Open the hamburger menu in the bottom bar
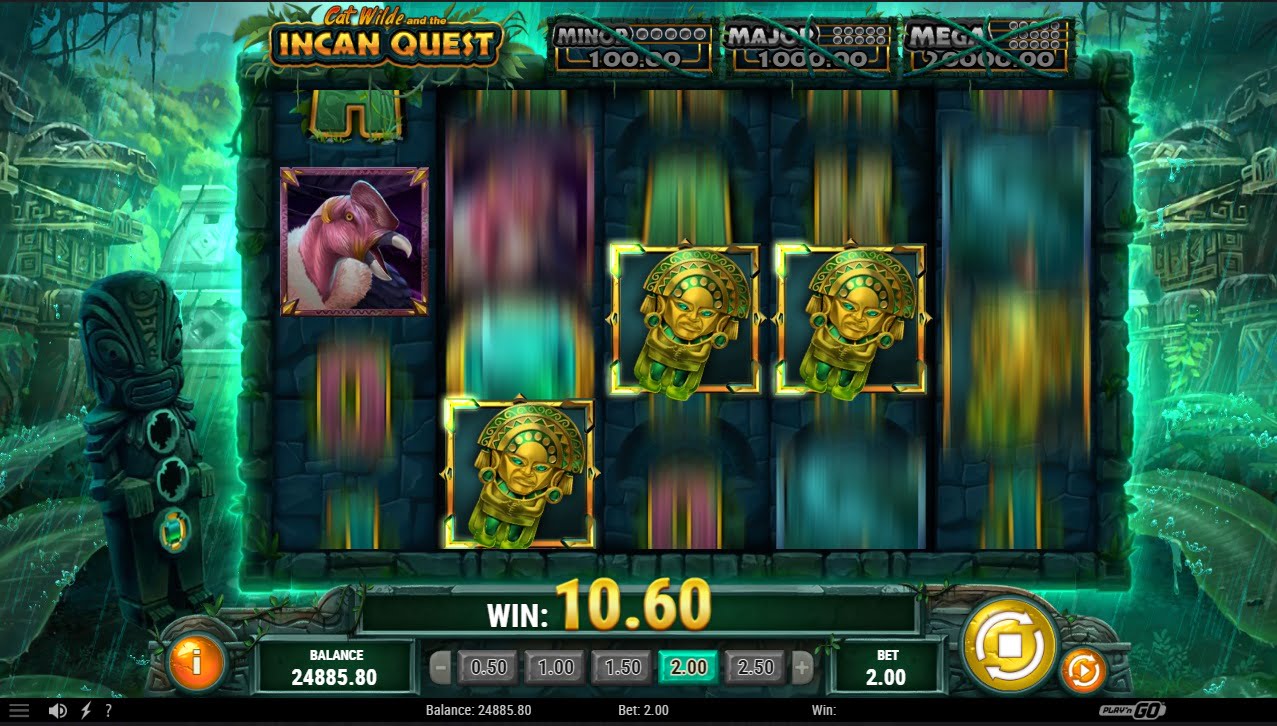Screen dimensions: 1277x726 point(19,711)
